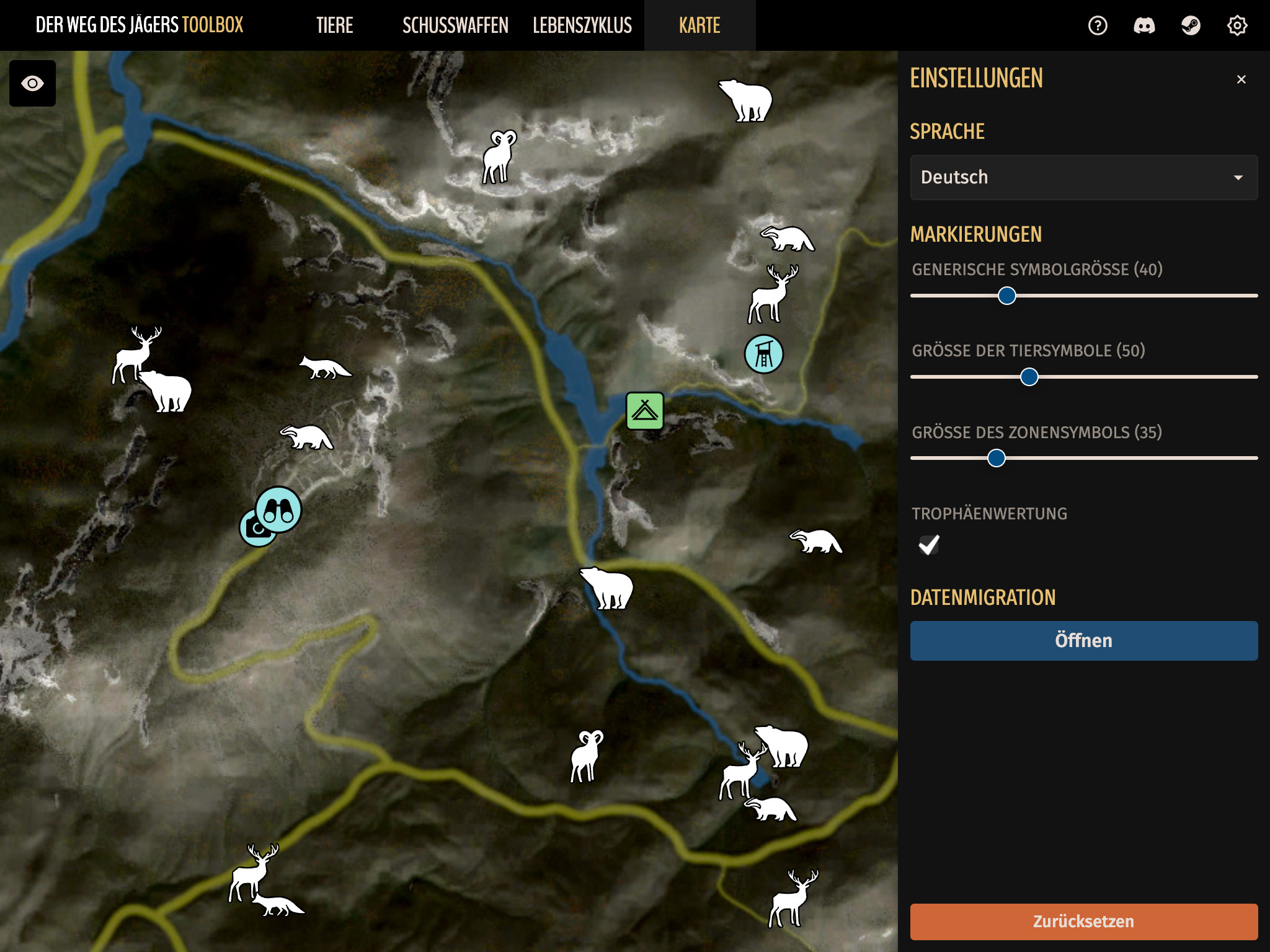Screen dimensions: 1270x952
Task: Toggle the Trophäenwertung checkbox
Action: (928, 545)
